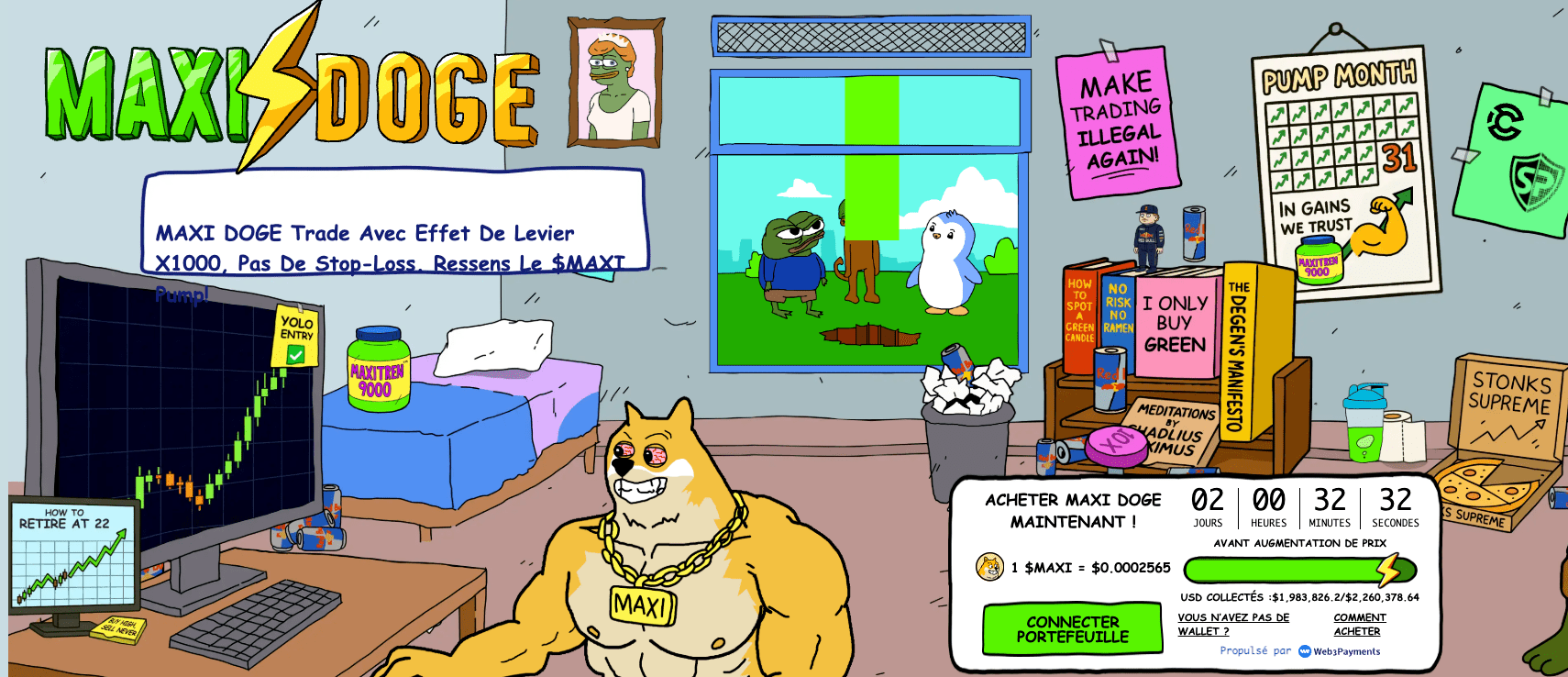Click the MAXI chain medallion on the doge
The height and width of the screenshot is (677, 1568).
642,604
